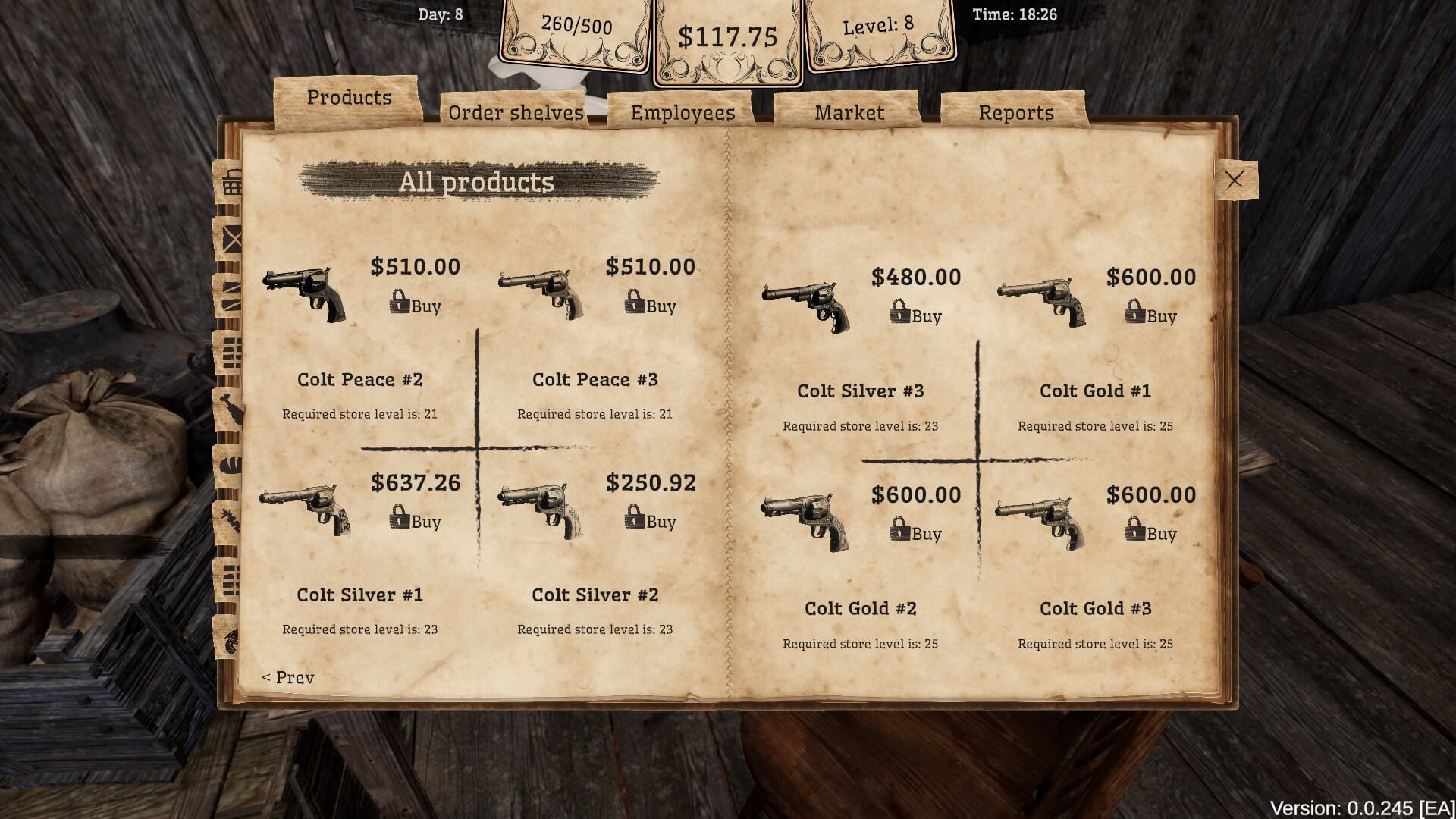Go to the previous page
1456x819 pixels.
(288, 677)
